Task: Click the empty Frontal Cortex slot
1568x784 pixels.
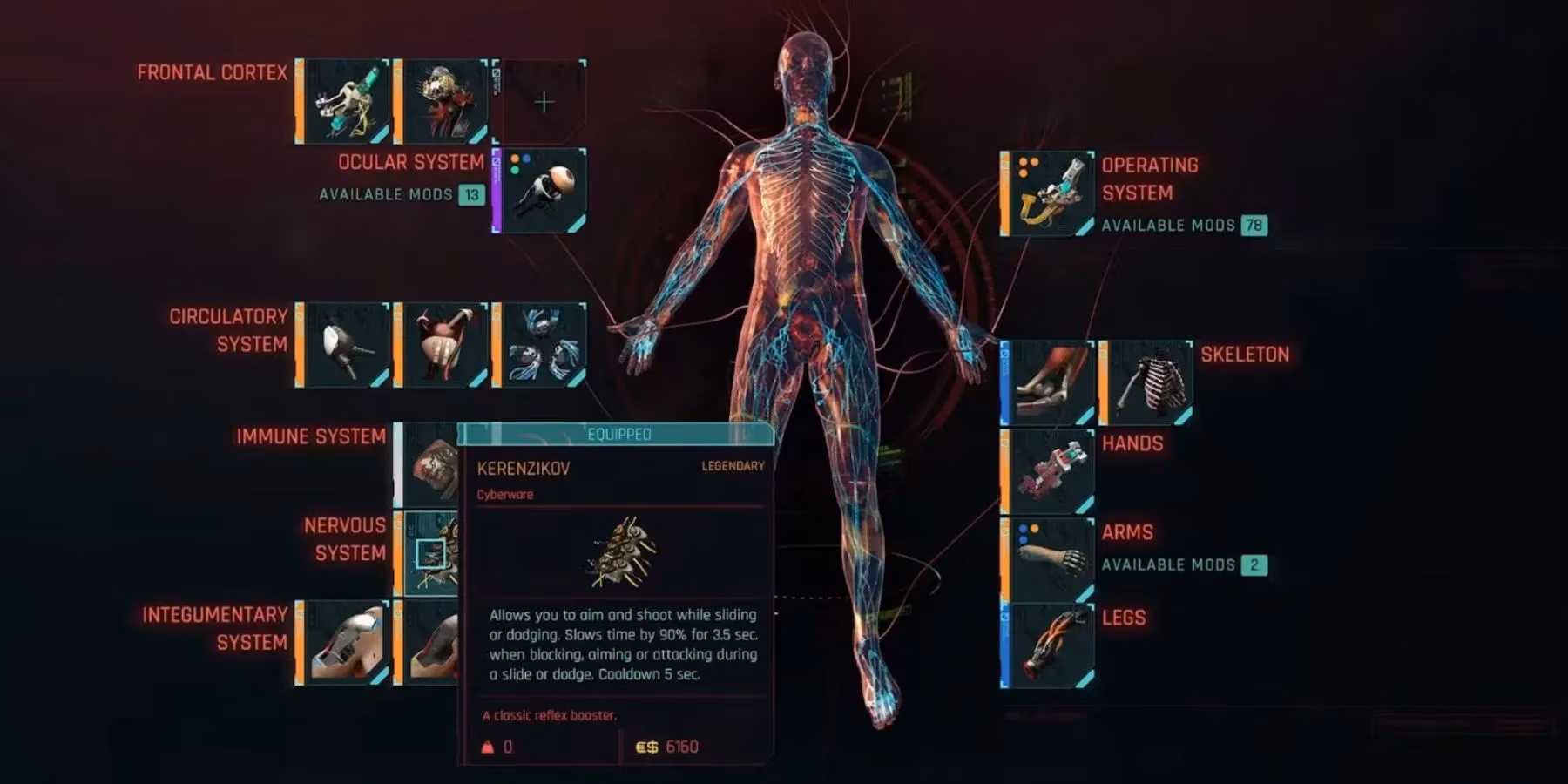Action: click(544, 100)
